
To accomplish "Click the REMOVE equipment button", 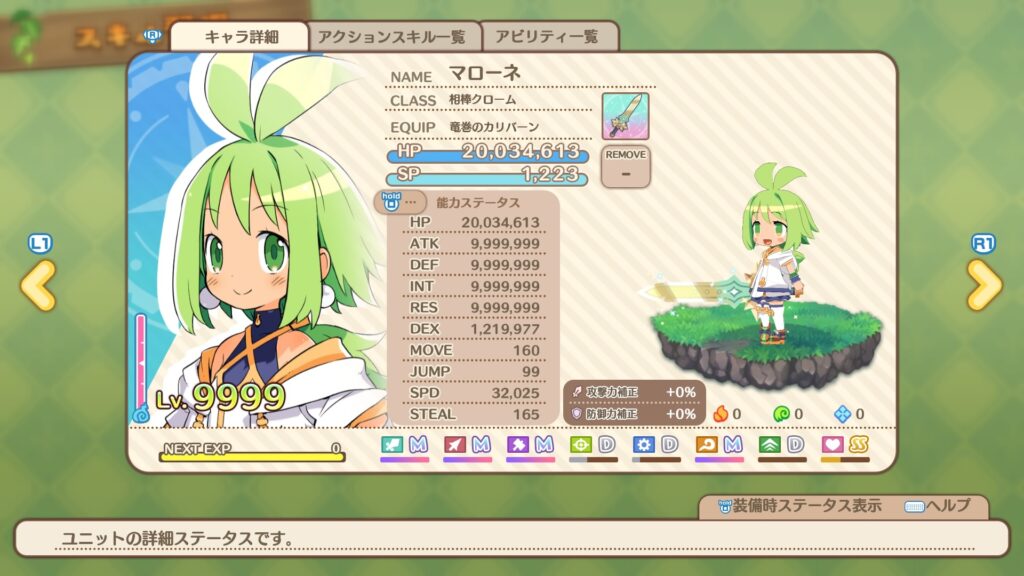I will 626,166.
